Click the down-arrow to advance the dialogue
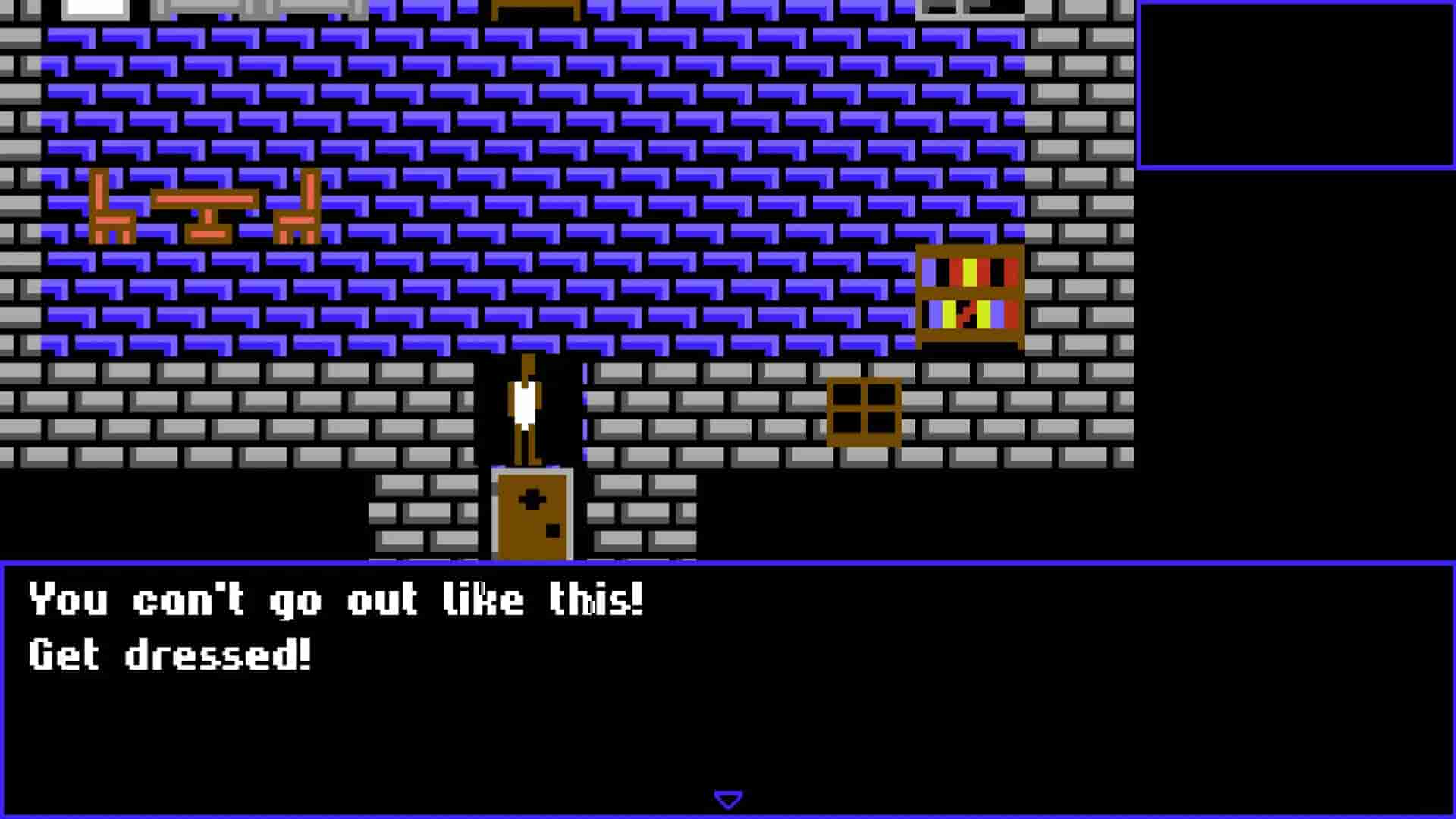The width and height of the screenshot is (1456, 819). pyautogui.click(x=728, y=798)
